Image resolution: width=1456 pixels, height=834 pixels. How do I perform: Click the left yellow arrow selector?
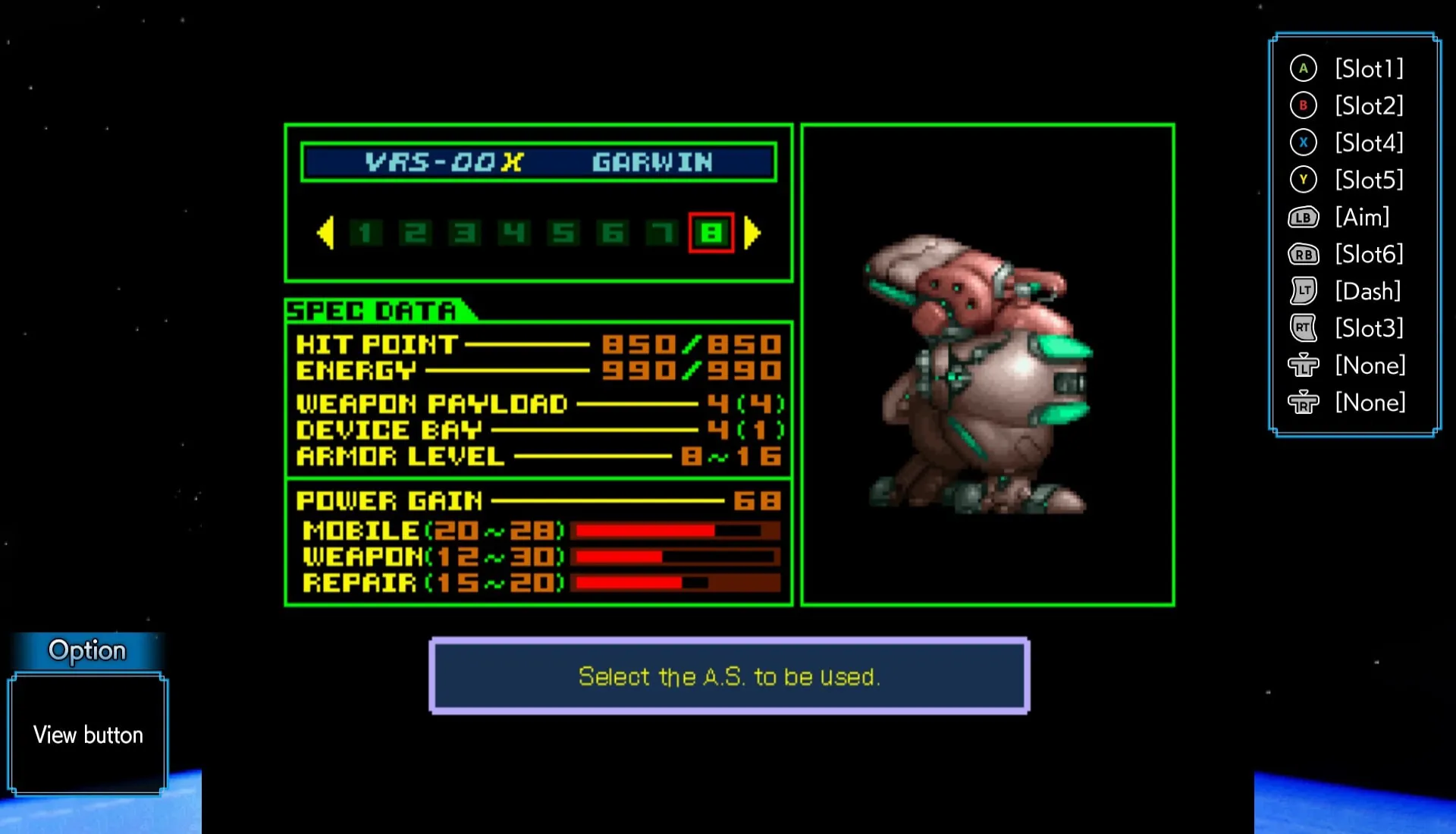[325, 233]
